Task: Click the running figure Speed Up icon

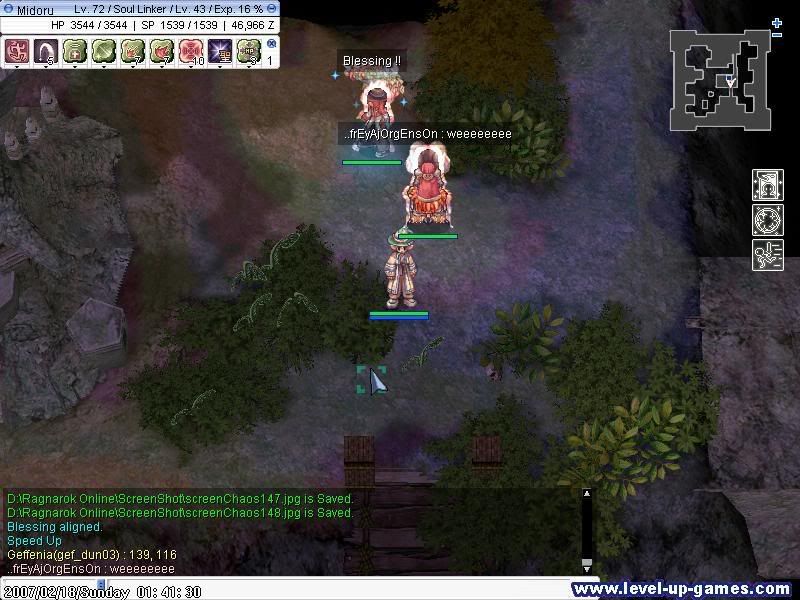Action: 768,255
